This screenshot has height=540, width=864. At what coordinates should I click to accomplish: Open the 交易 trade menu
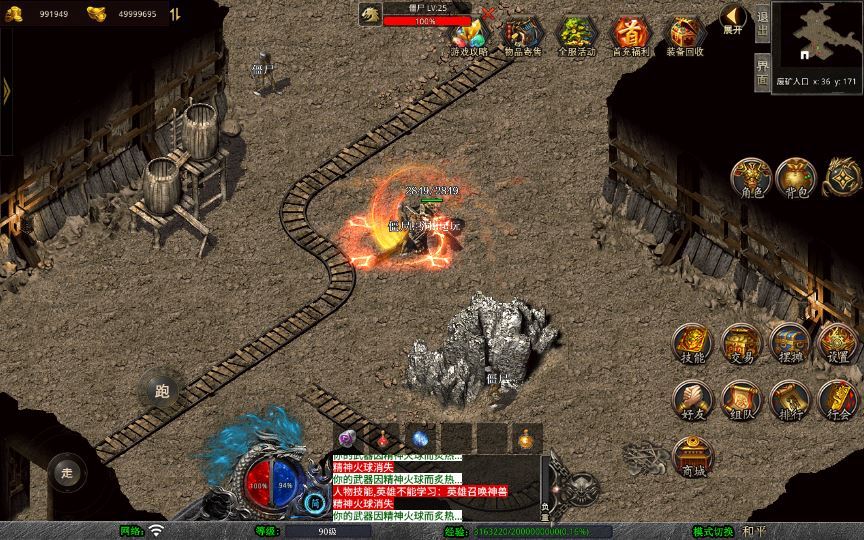[740, 343]
